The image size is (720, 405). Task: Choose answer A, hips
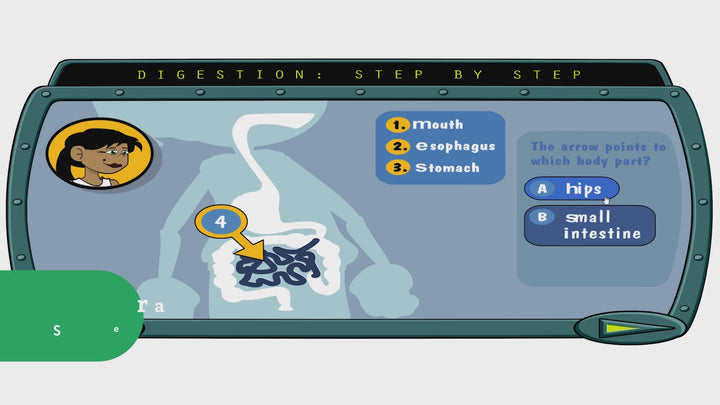pyautogui.click(x=572, y=188)
